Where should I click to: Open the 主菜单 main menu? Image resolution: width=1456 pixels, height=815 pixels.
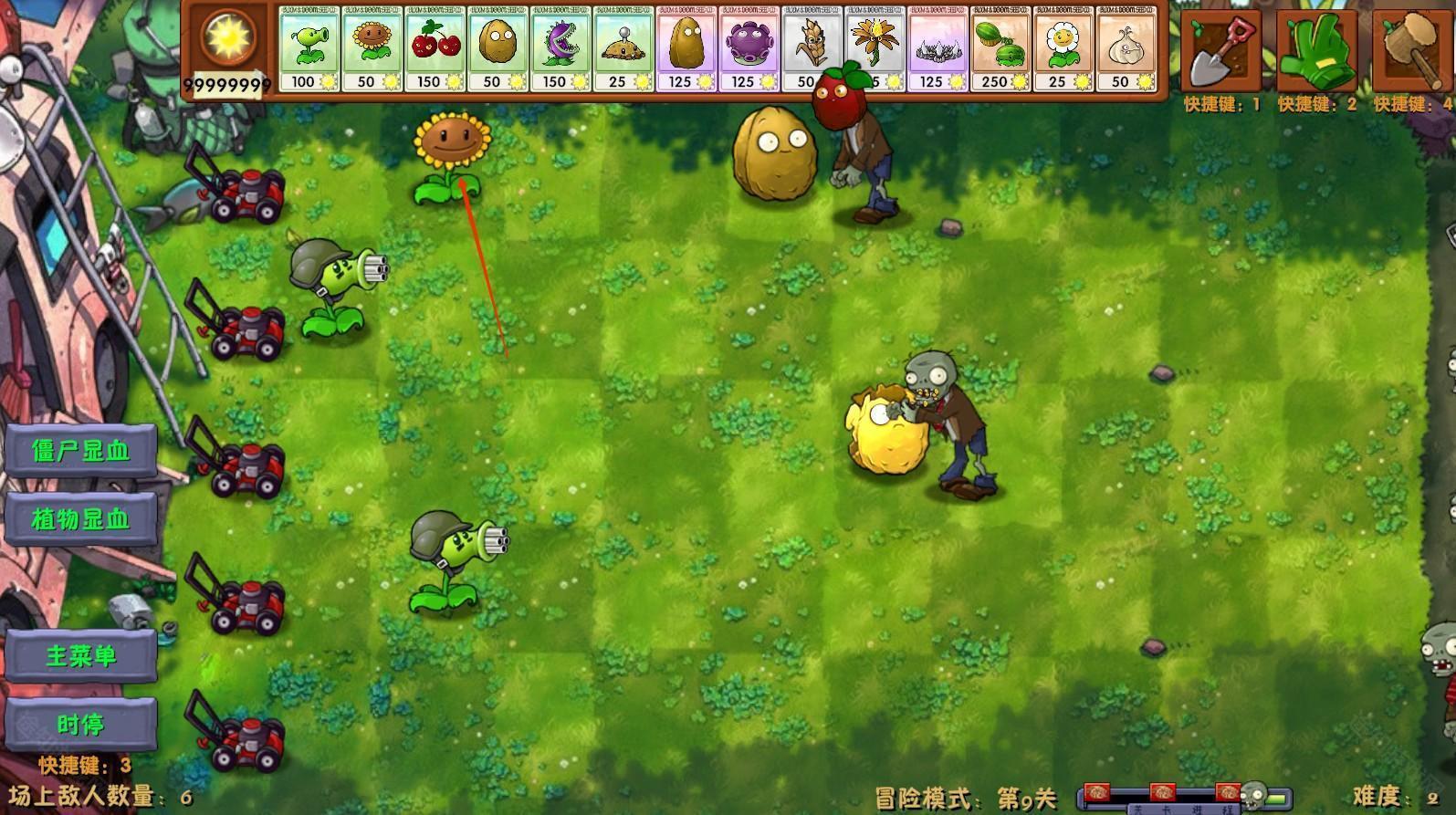point(80,655)
